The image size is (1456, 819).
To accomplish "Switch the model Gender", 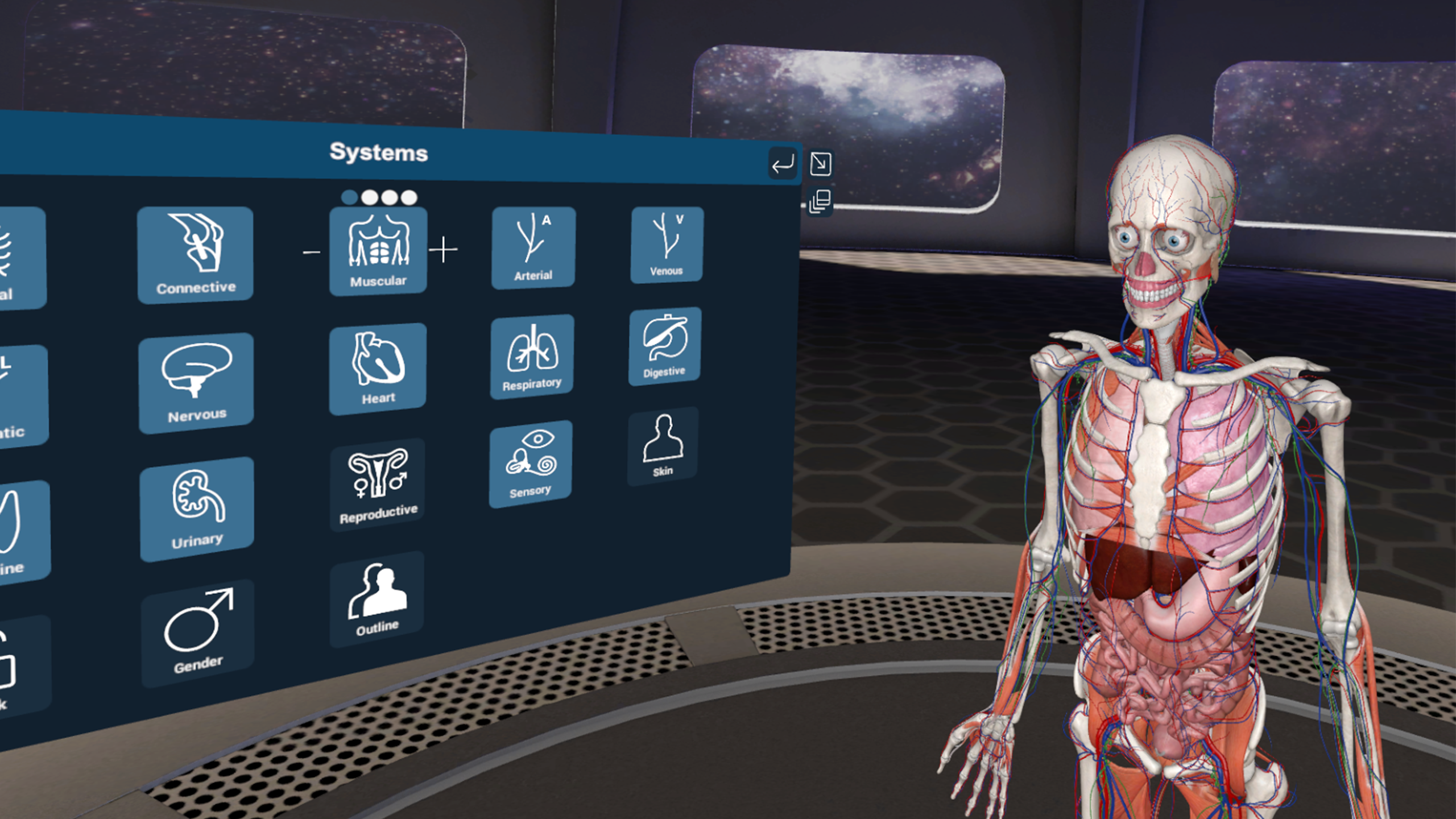I will tap(198, 632).
